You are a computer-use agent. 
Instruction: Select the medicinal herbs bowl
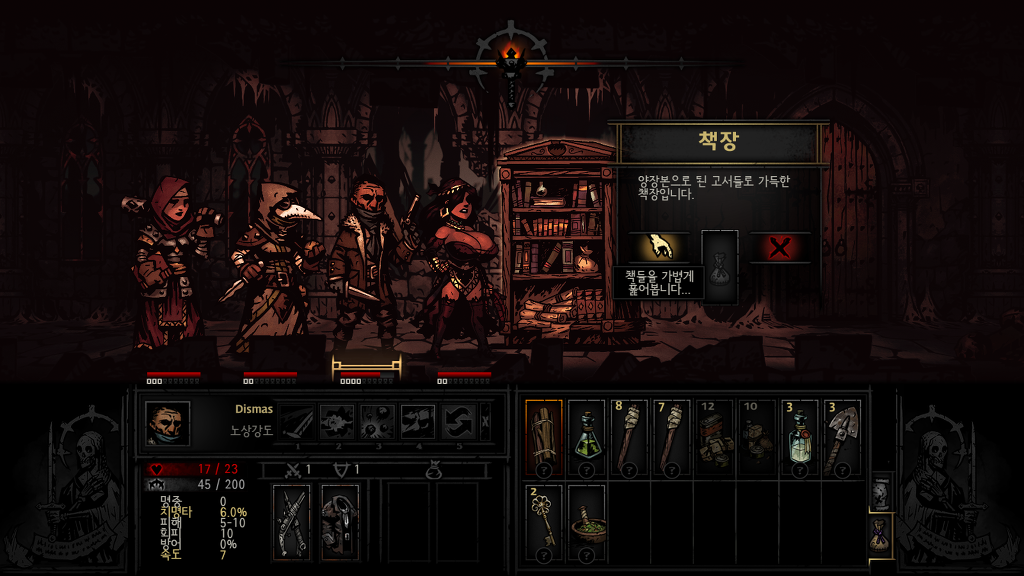[586, 522]
